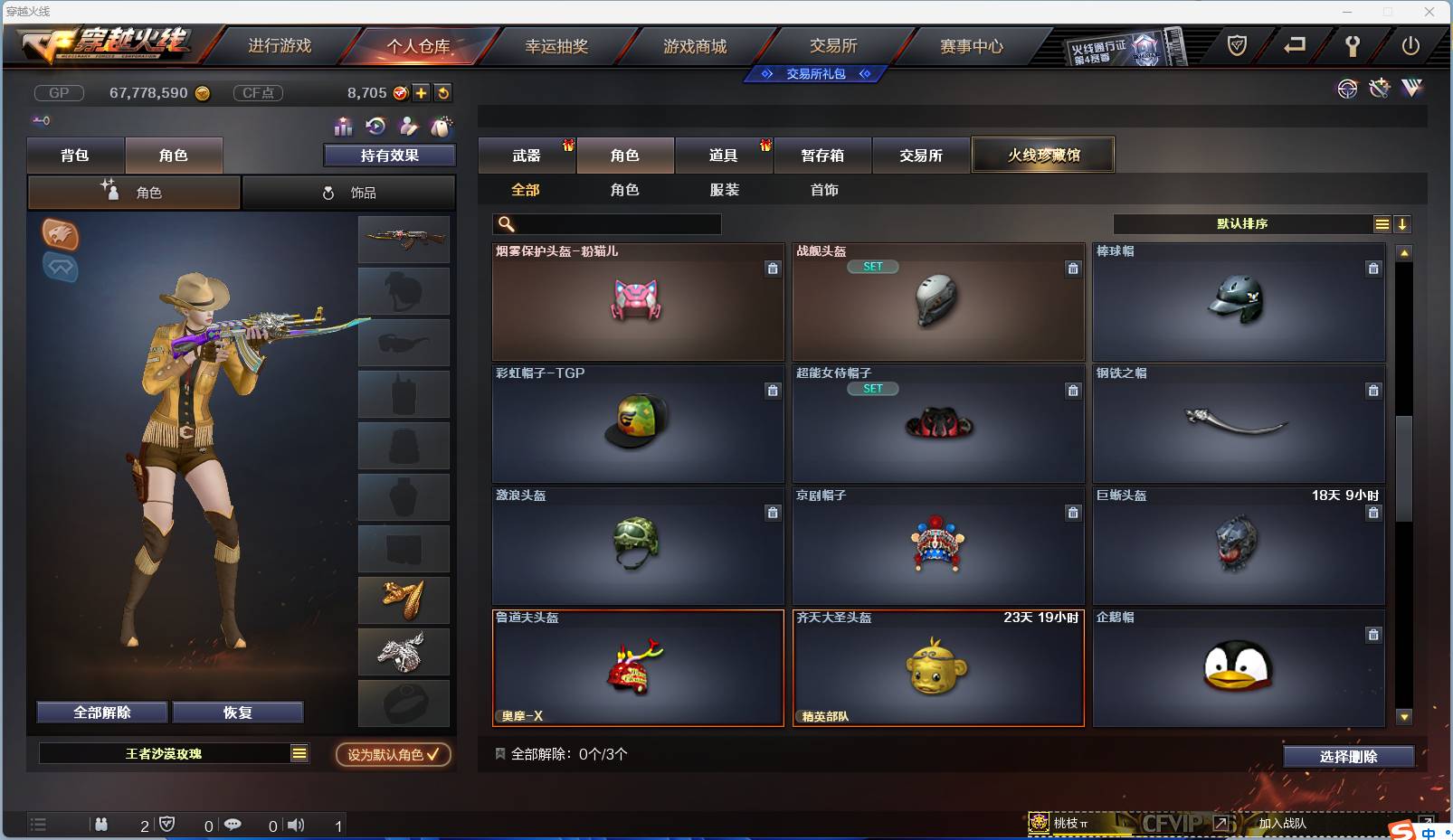Toggle the lion emblem icon beside the character model

pyautogui.click(x=61, y=235)
